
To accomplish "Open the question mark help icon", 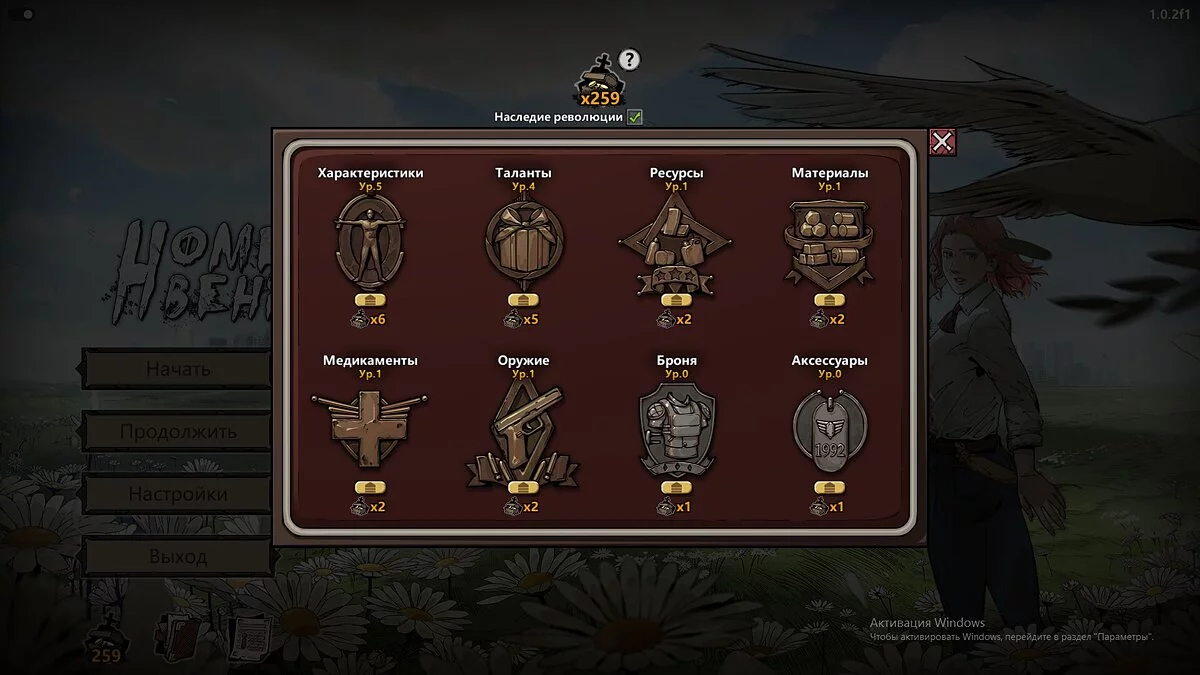I will coord(628,60).
